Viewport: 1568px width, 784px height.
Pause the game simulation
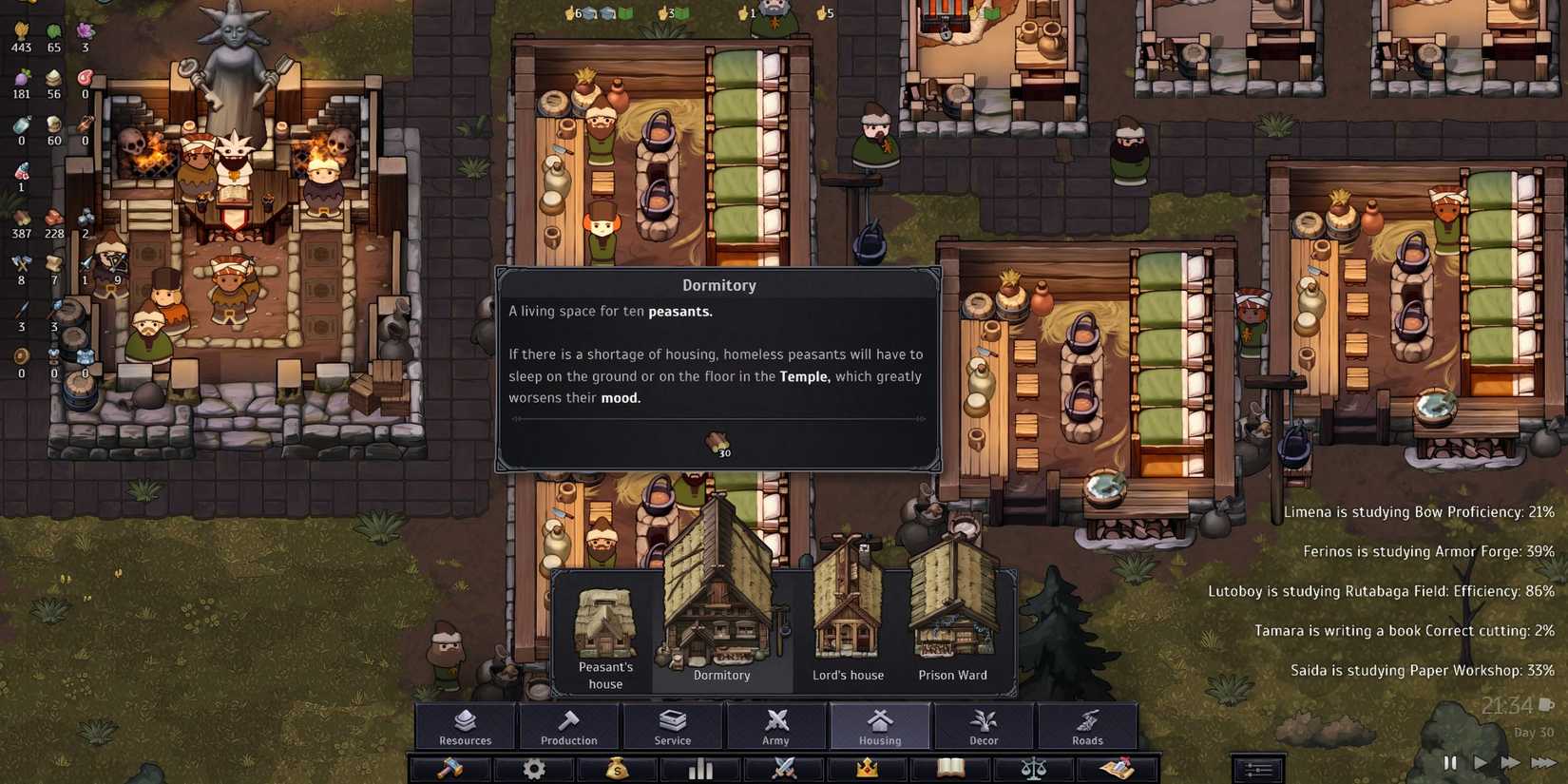coord(1451,762)
